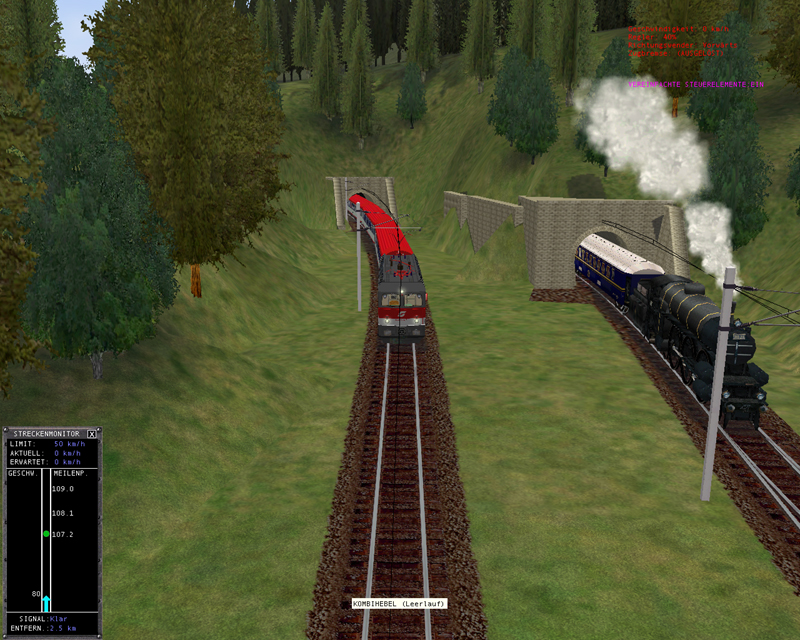Close the Streckenmonitor window
Image resolution: width=800 pixels, height=640 pixels.
coord(92,434)
